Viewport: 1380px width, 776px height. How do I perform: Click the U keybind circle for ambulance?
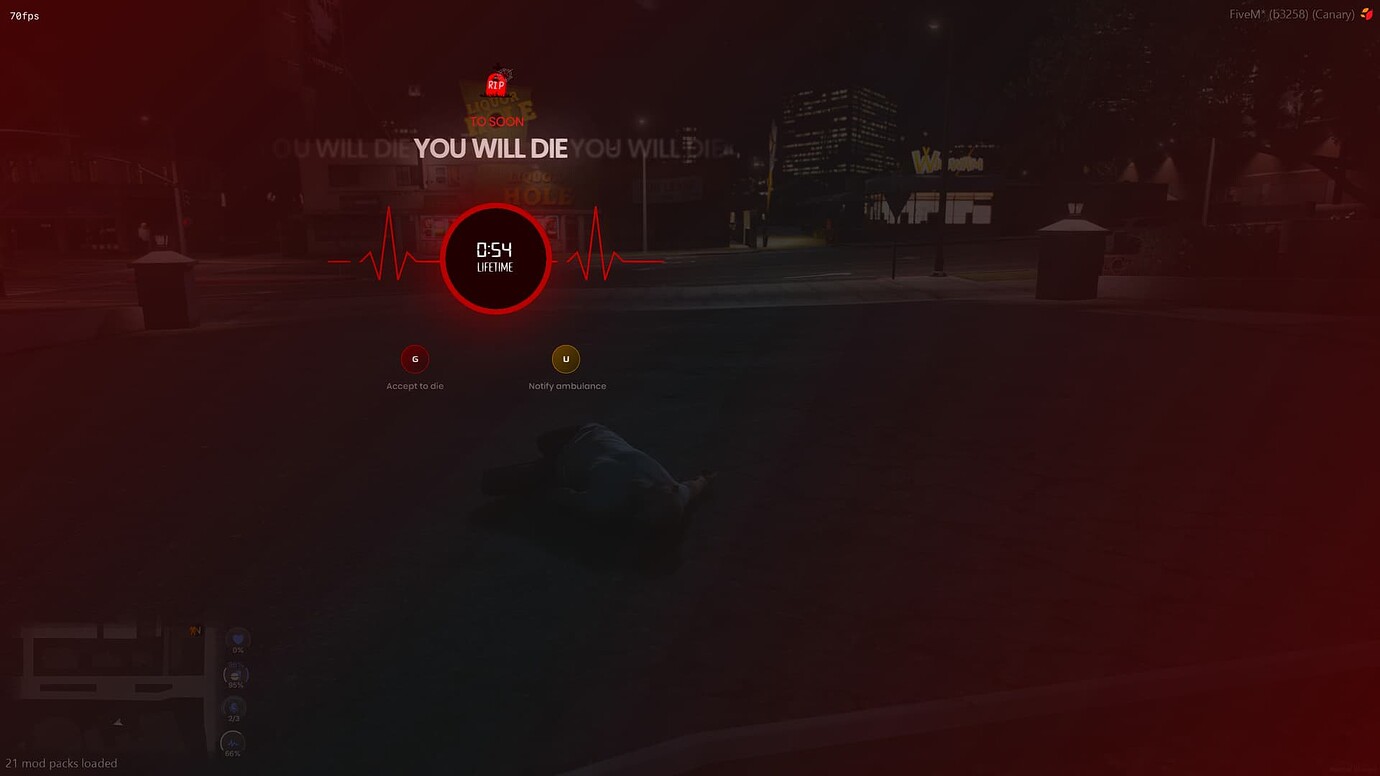(566, 358)
